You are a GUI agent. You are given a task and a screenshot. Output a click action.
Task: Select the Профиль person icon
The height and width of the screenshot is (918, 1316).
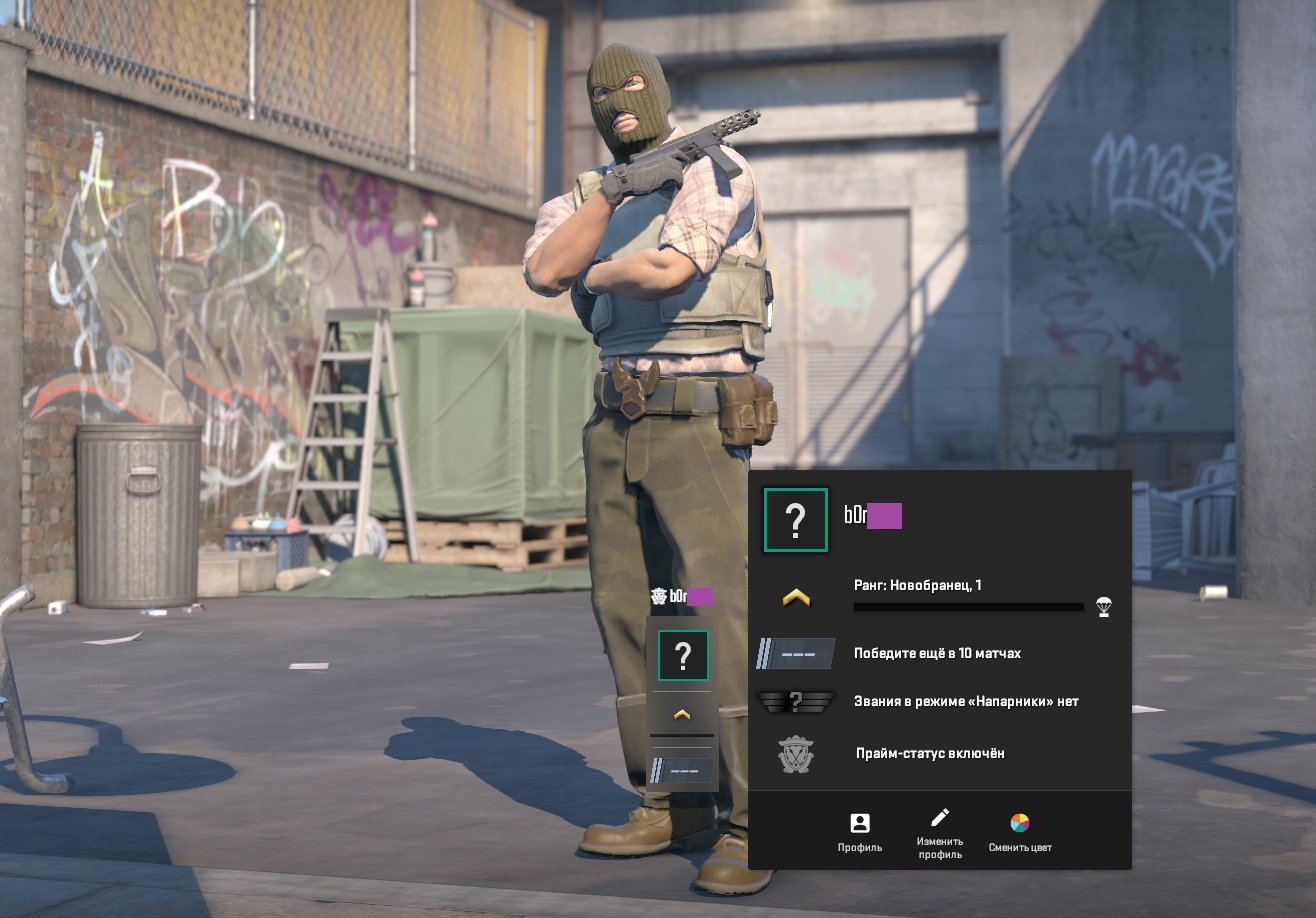(861, 825)
